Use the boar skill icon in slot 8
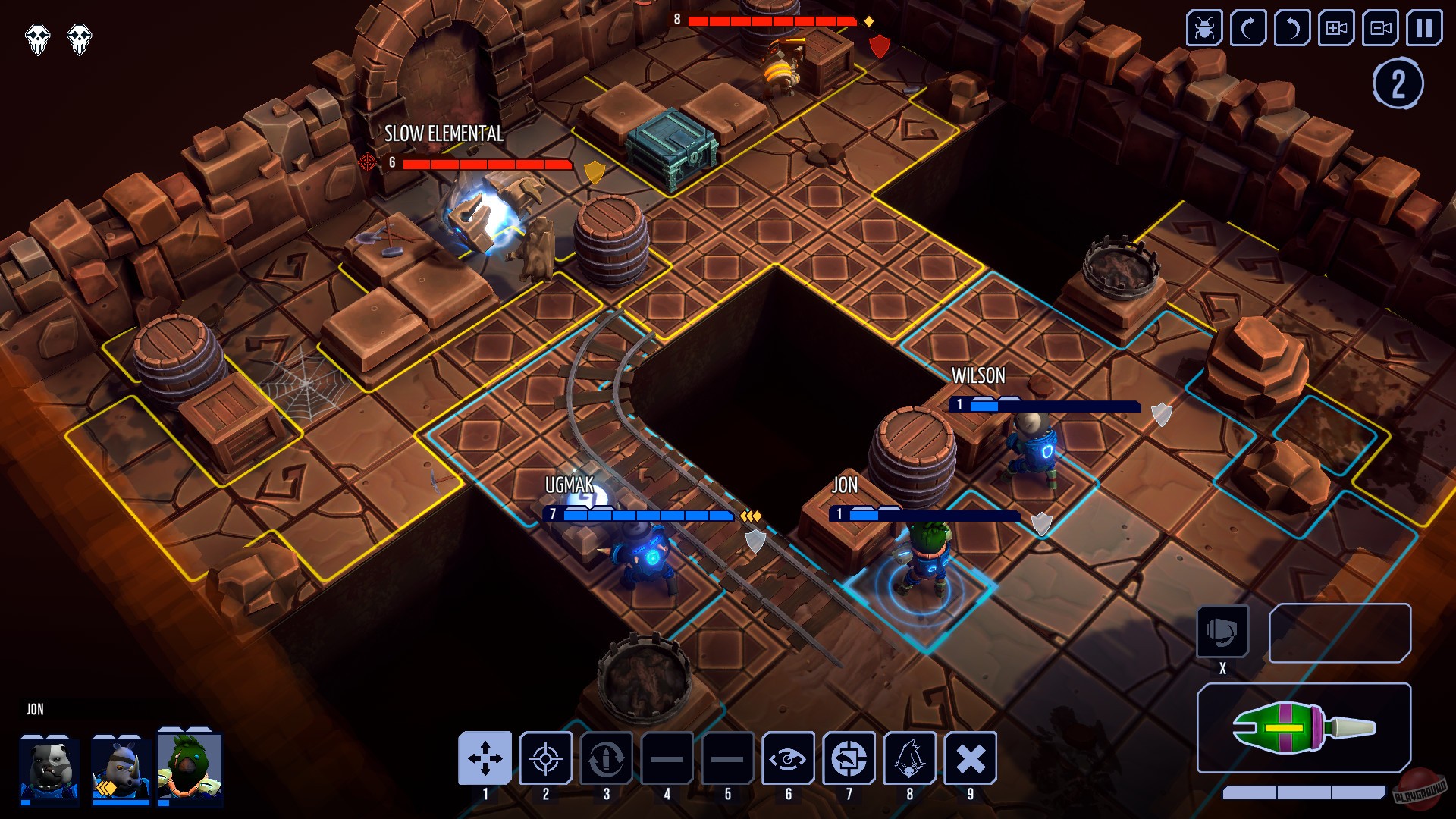The height and width of the screenshot is (819, 1456). pyautogui.click(x=908, y=758)
